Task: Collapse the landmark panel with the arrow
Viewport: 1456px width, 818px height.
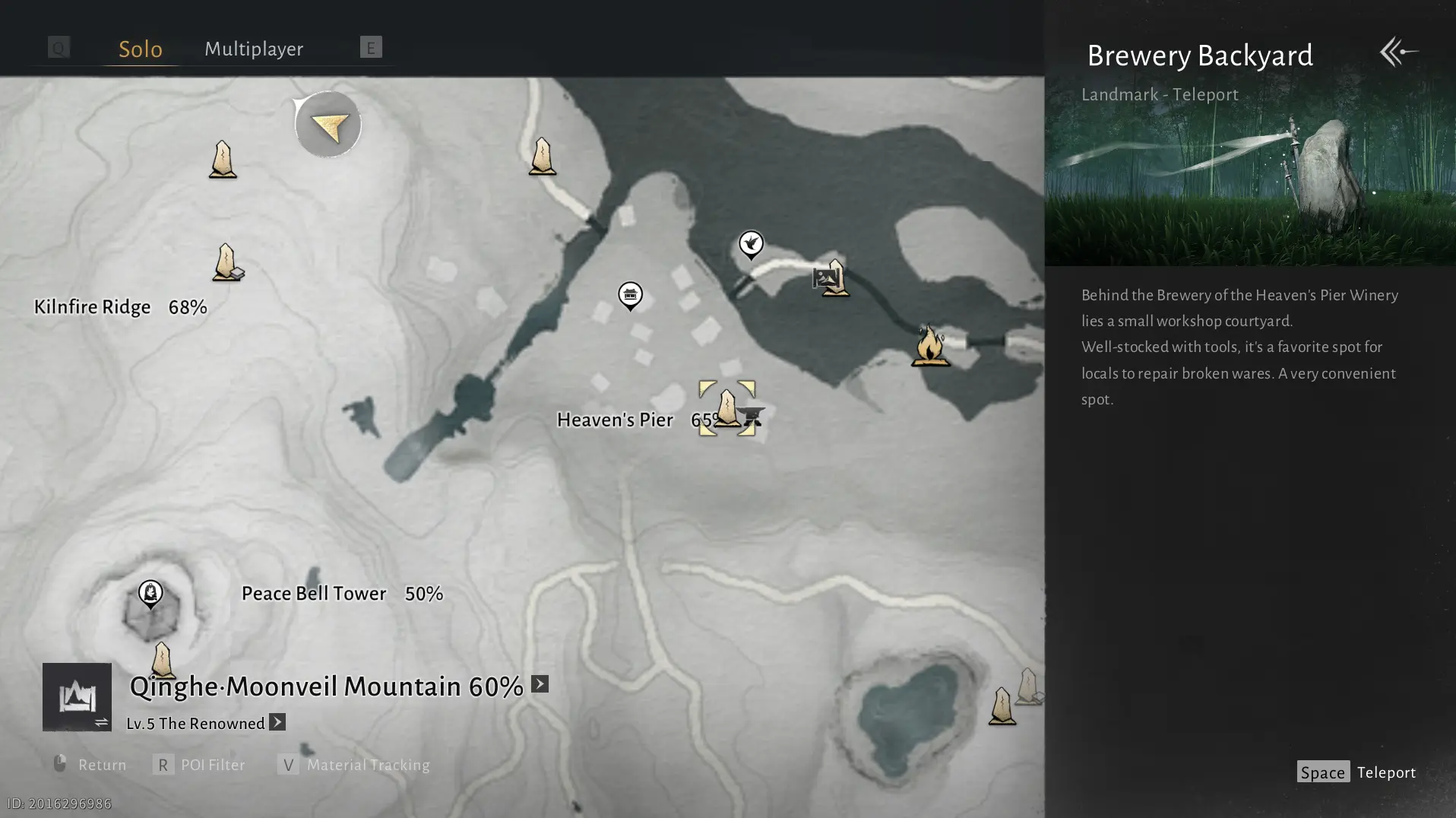Action: (x=1398, y=52)
